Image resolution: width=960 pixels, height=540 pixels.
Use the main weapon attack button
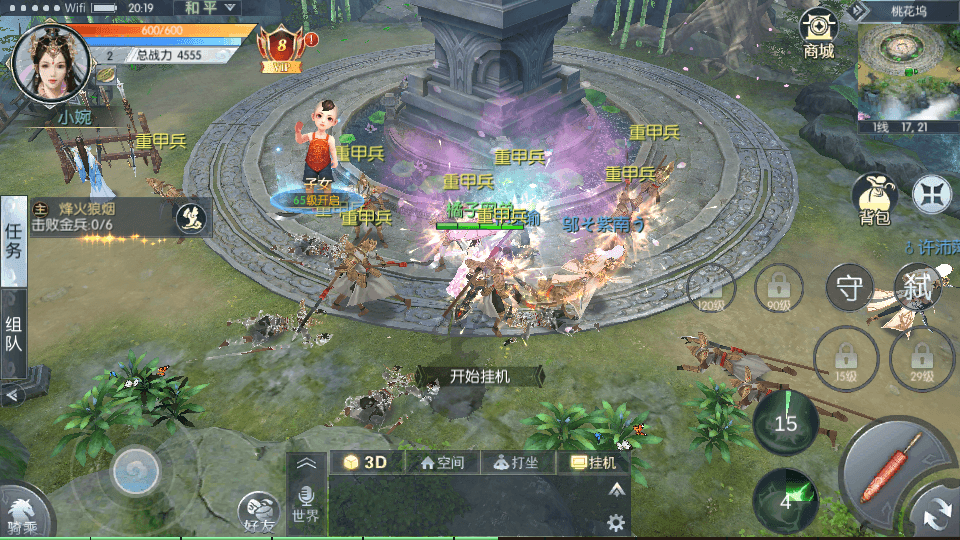click(892, 465)
